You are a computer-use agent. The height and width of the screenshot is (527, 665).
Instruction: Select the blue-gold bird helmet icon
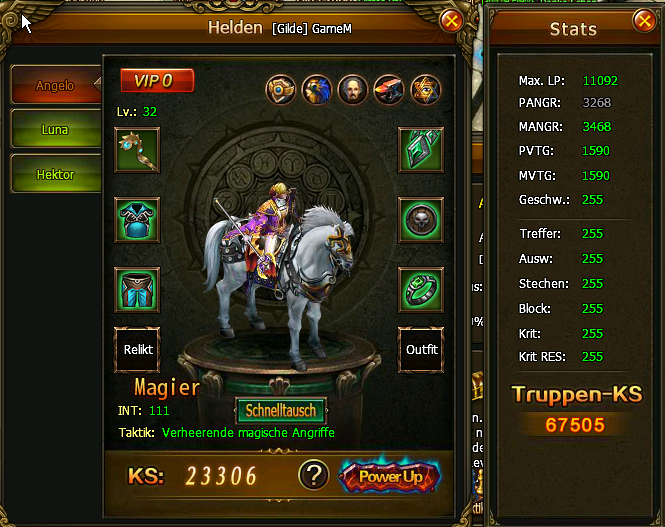[x=317, y=90]
